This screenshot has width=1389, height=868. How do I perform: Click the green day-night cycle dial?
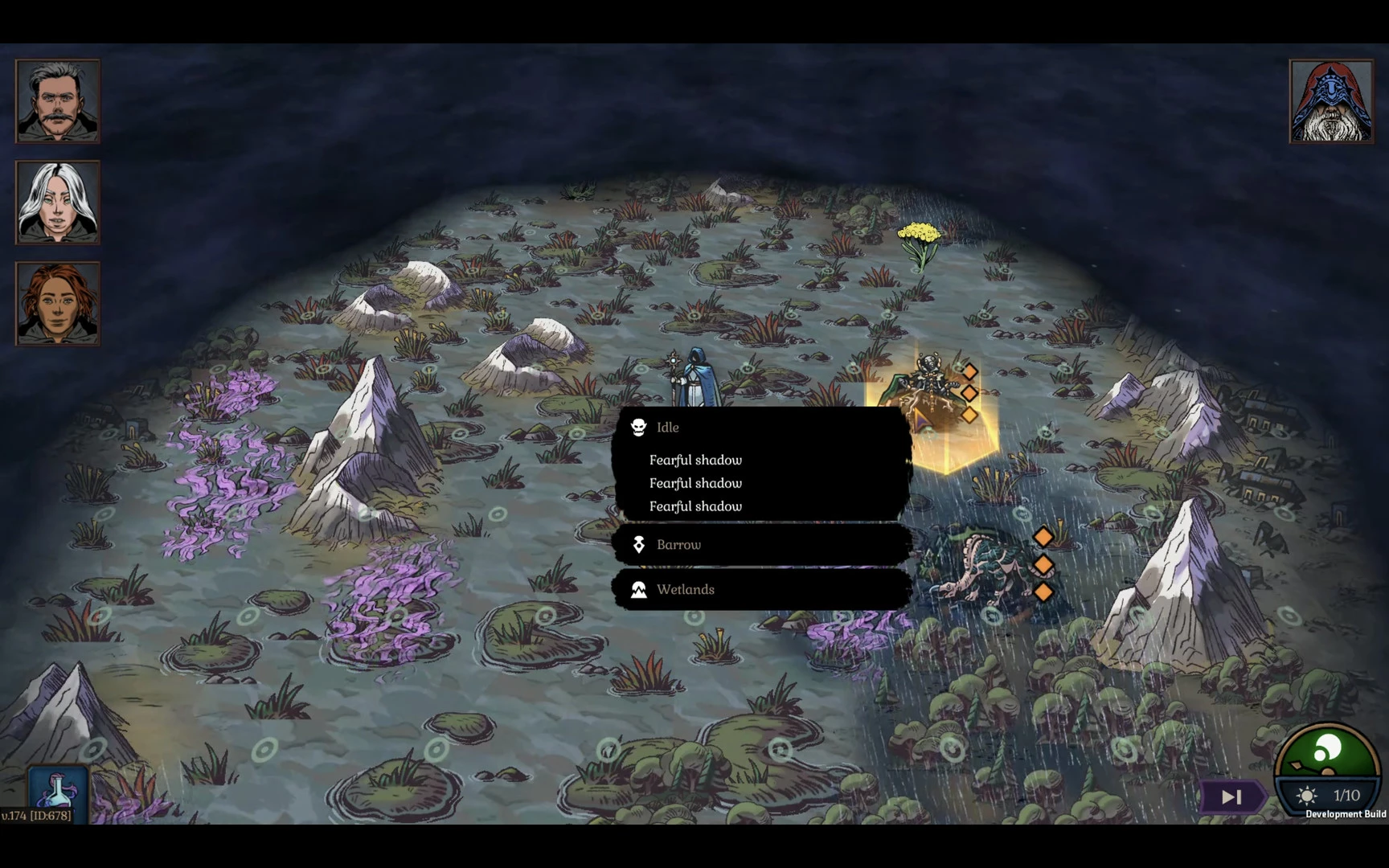(1326, 753)
